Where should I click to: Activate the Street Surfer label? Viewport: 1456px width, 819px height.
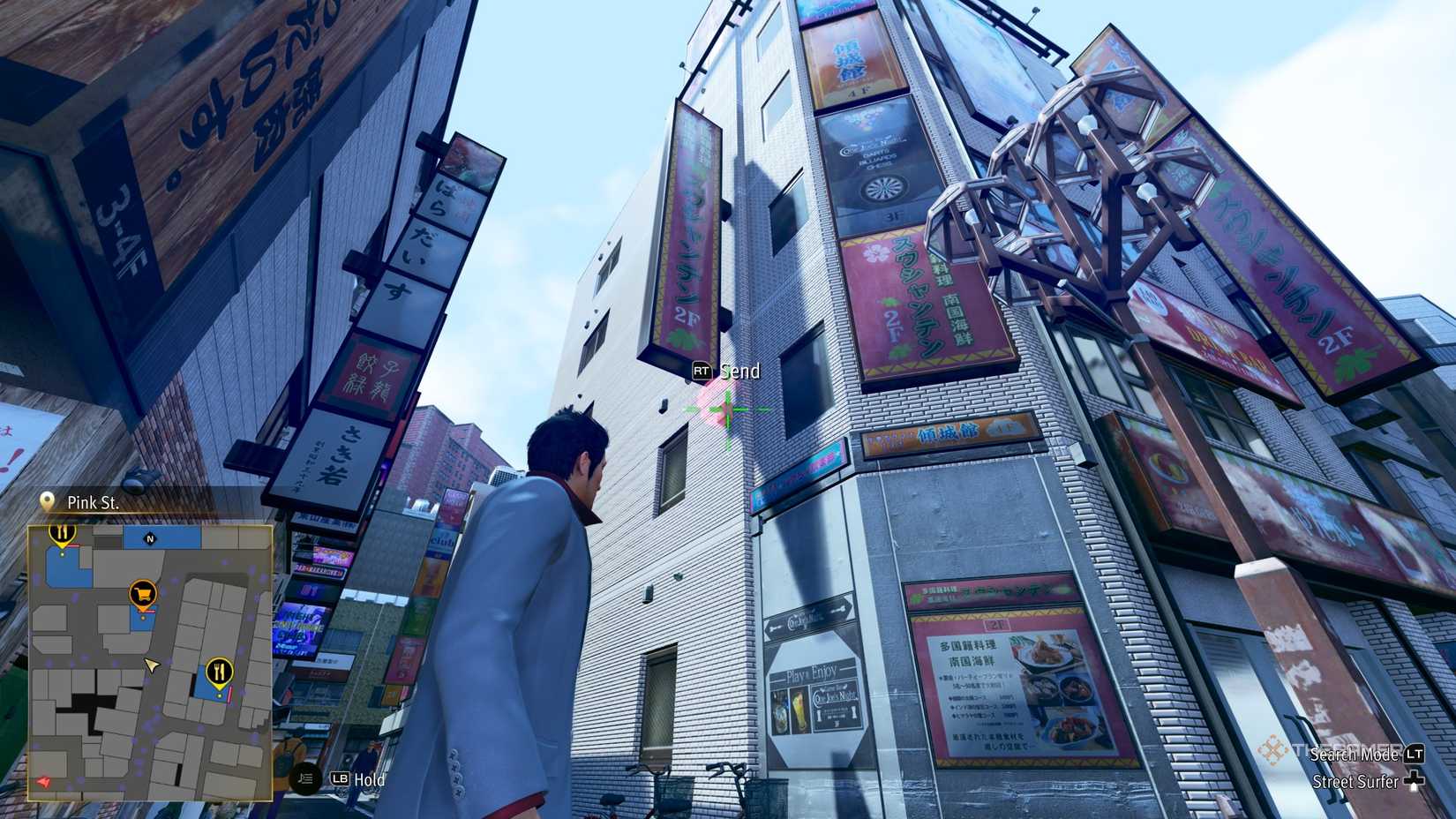point(1355,782)
